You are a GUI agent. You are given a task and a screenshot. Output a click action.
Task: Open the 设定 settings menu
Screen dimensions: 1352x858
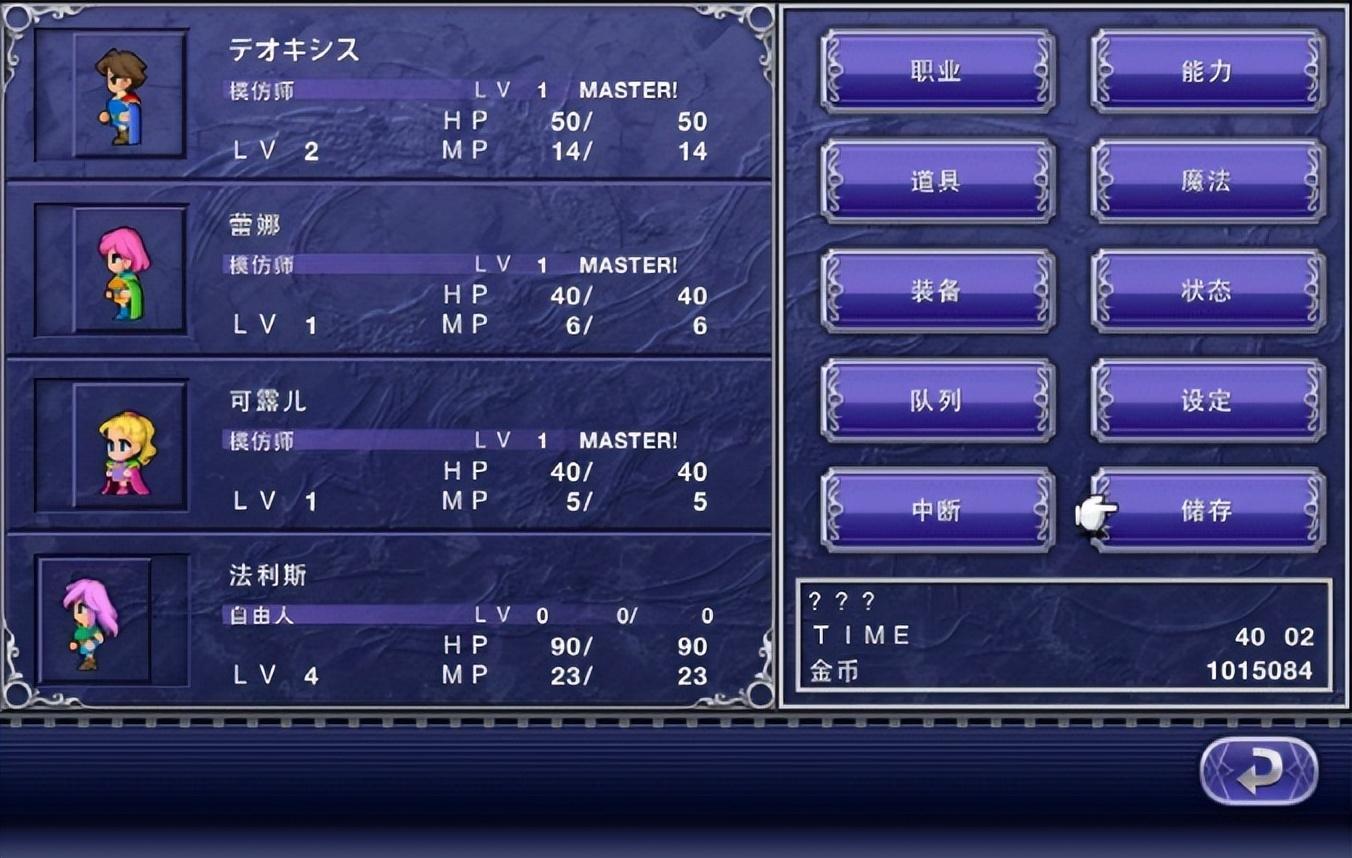(x=1207, y=400)
